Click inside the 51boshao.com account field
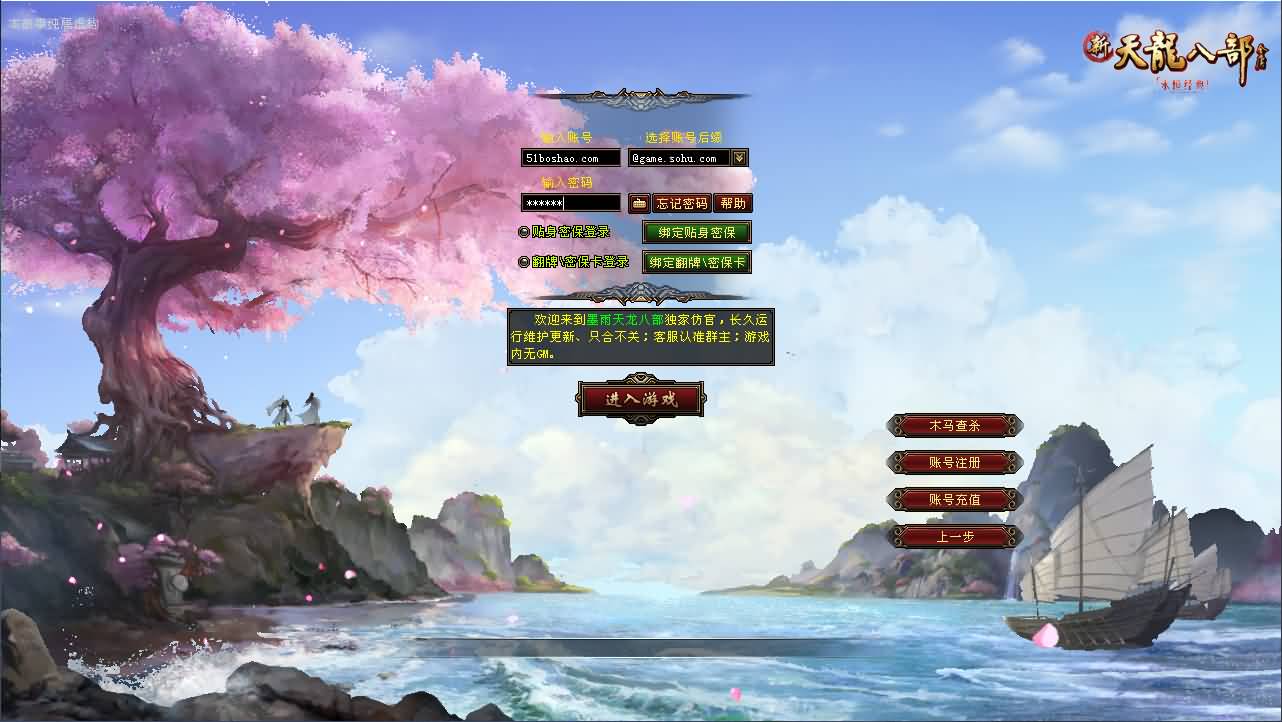 (570, 157)
